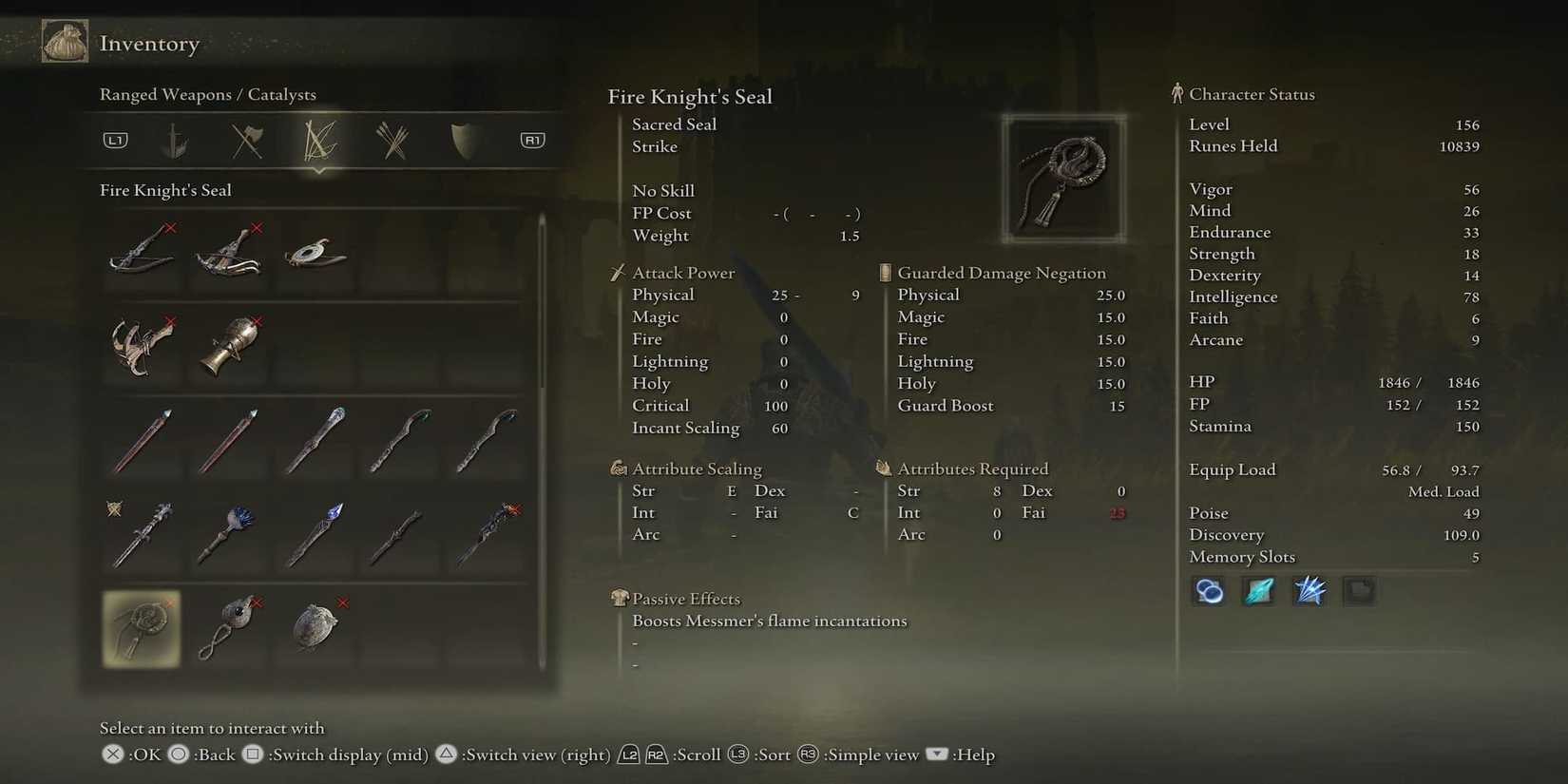Image resolution: width=1568 pixels, height=784 pixels.
Task: Click the Character Status panel heading
Action: click(1251, 94)
